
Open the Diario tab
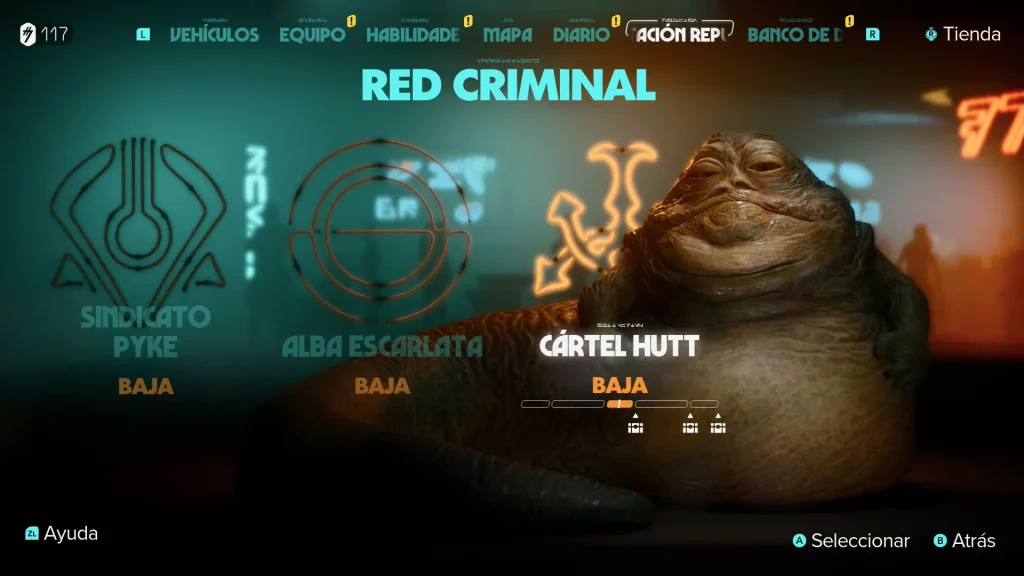[x=581, y=35]
